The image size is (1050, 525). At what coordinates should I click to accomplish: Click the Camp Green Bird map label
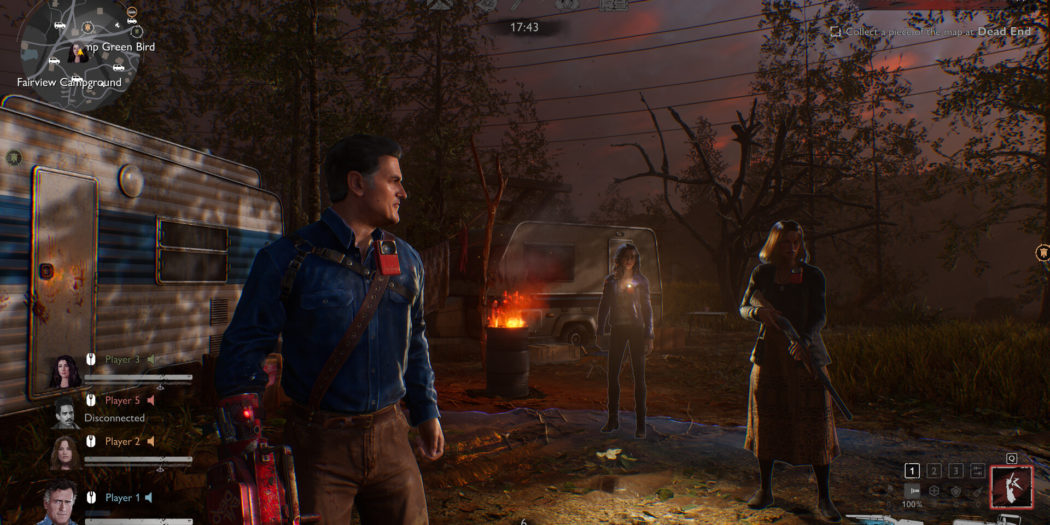coord(114,47)
